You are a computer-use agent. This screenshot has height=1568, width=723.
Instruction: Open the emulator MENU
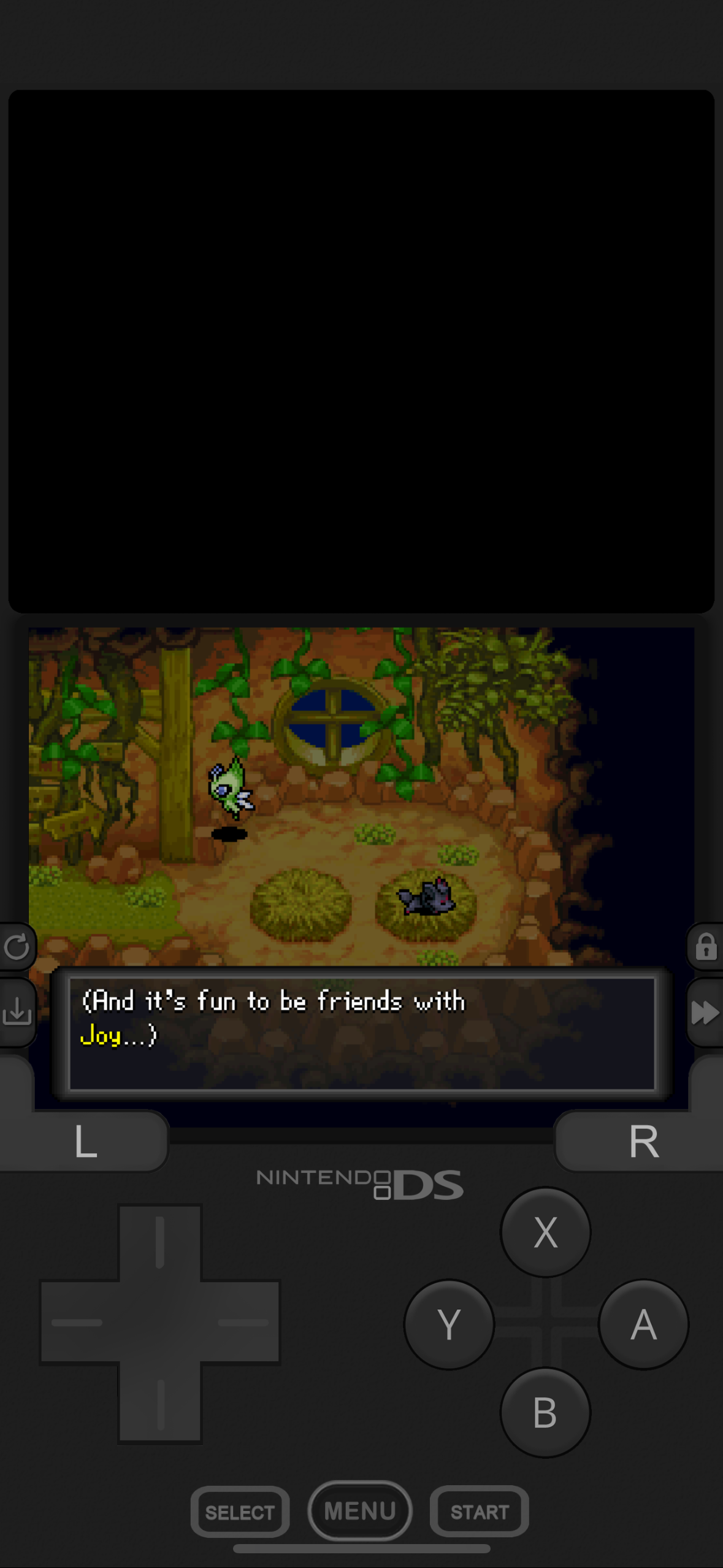click(360, 1510)
